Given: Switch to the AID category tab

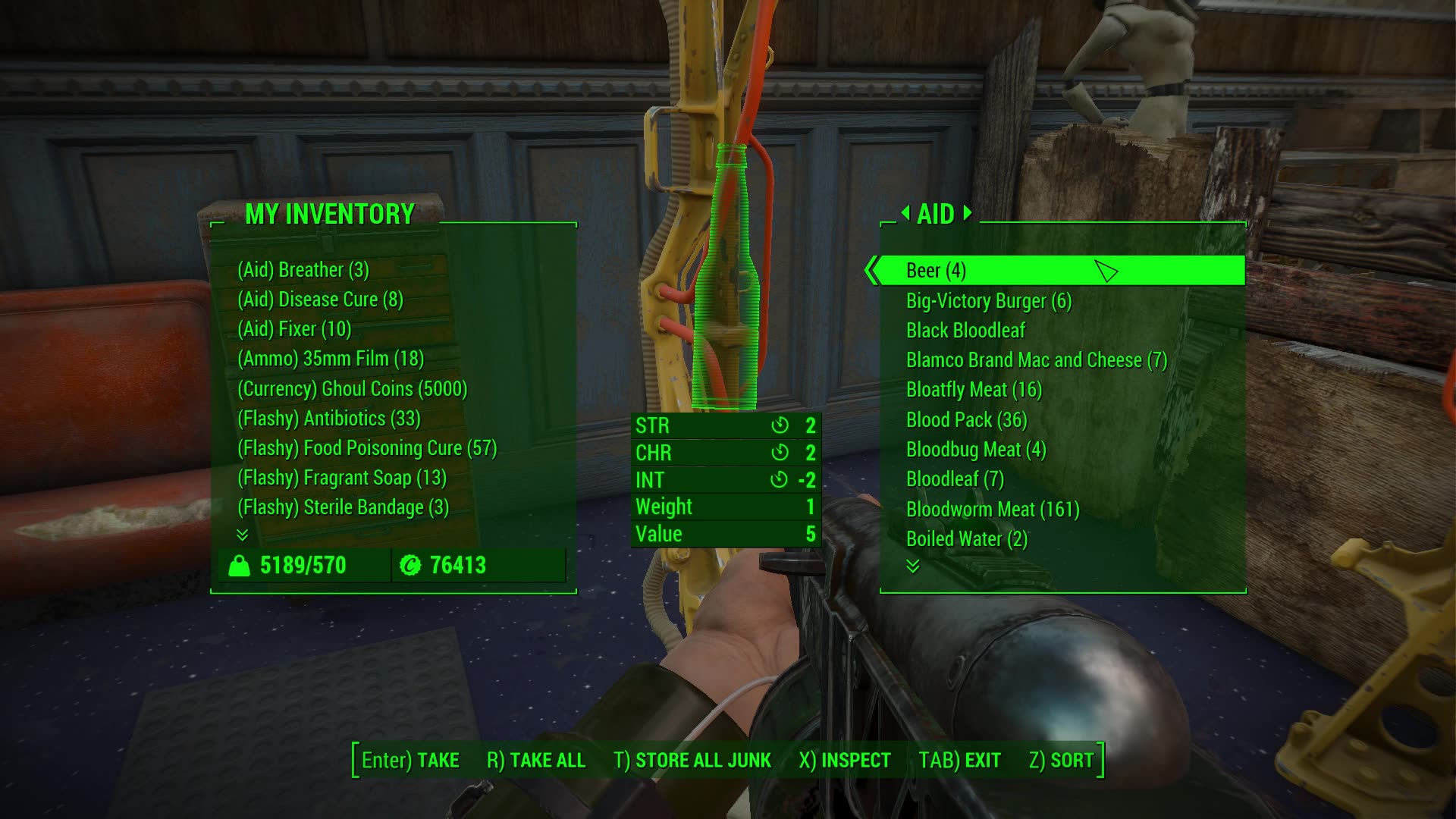Looking at the screenshot, I should click(x=937, y=214).
